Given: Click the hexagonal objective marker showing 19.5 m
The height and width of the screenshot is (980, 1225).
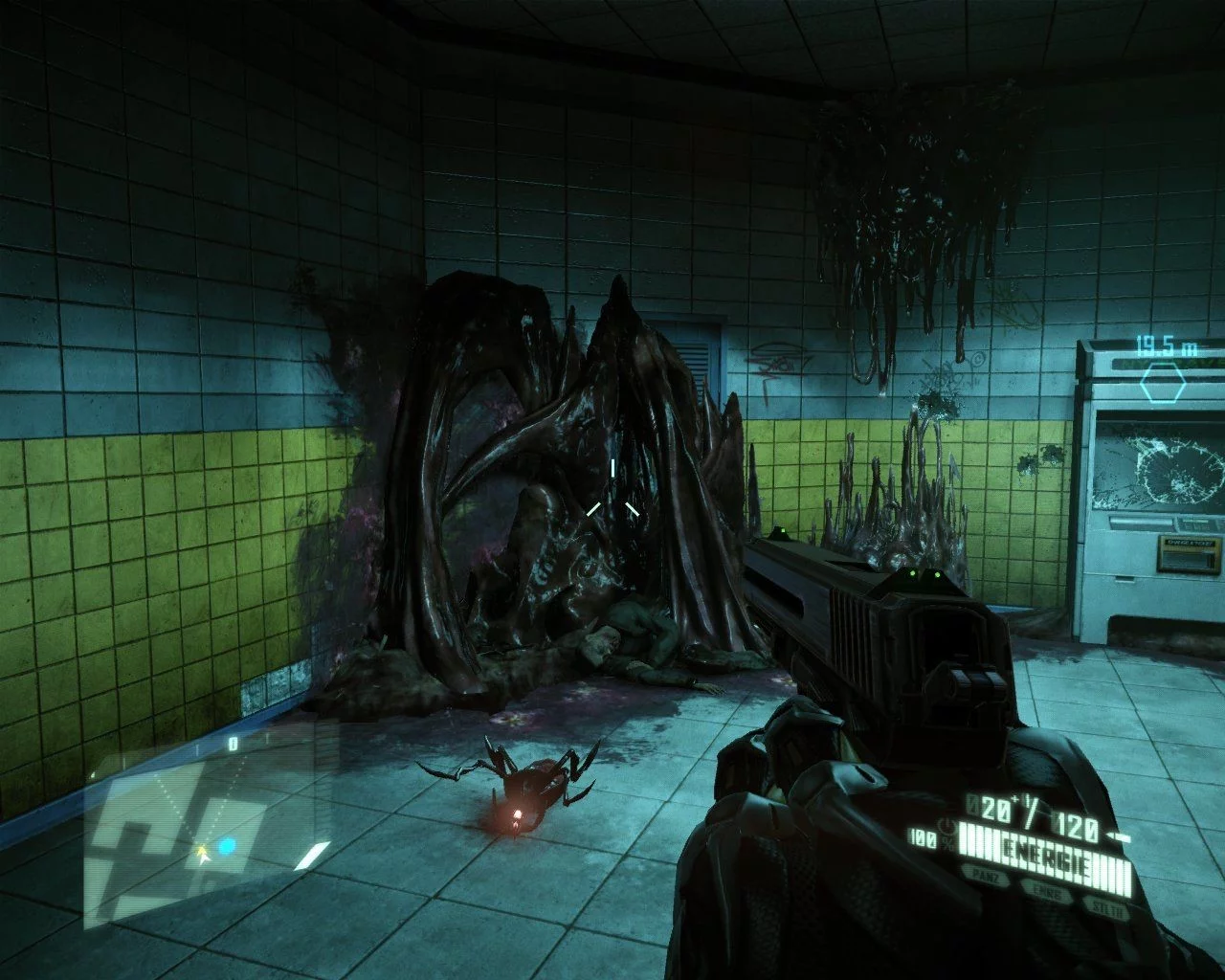Looking at the screenshot, I should coord(1163,385).
